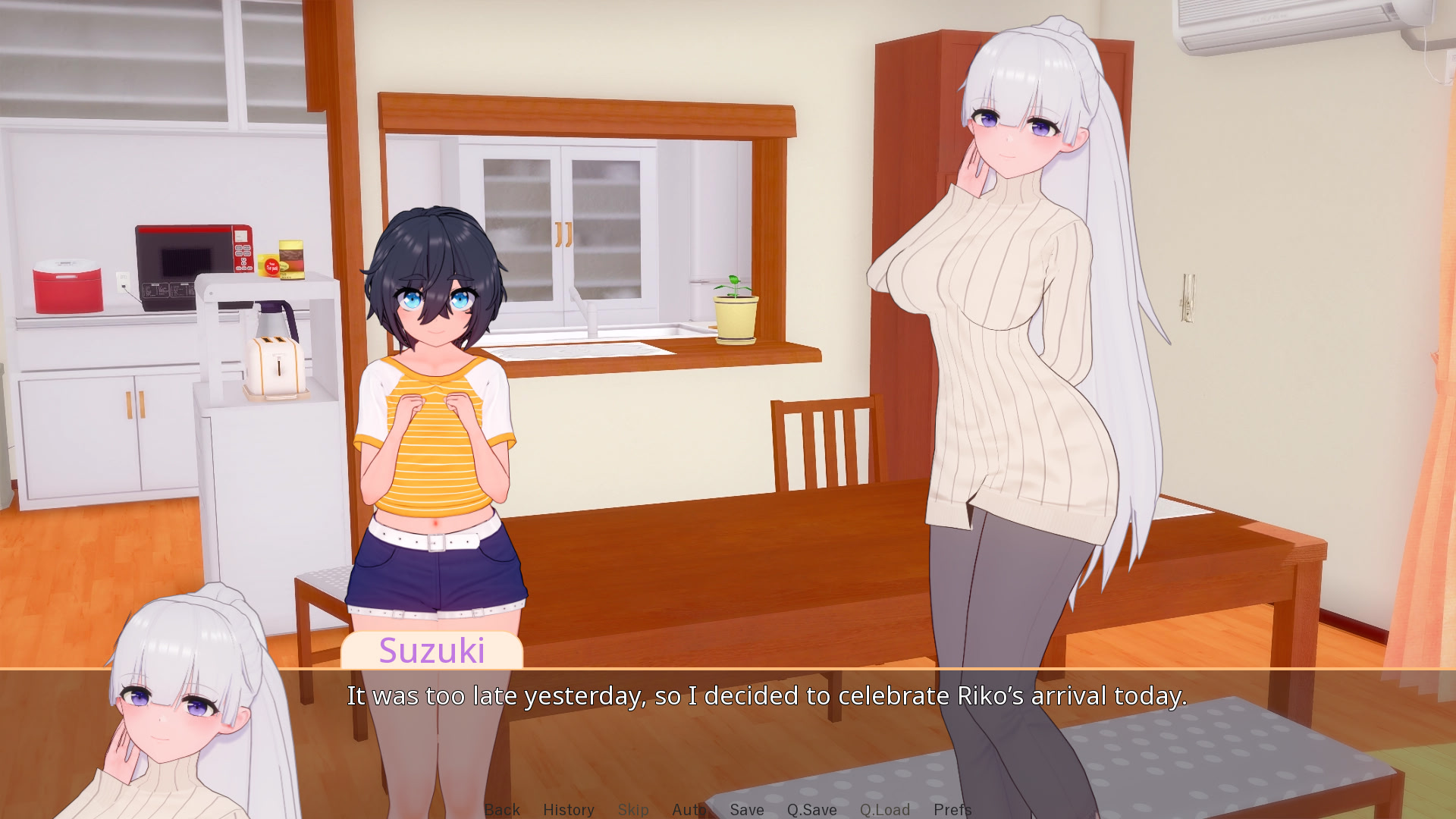Perform a quick save with Q.Save
This screenshot has height=819, width=1456.
tap(811, 809)
